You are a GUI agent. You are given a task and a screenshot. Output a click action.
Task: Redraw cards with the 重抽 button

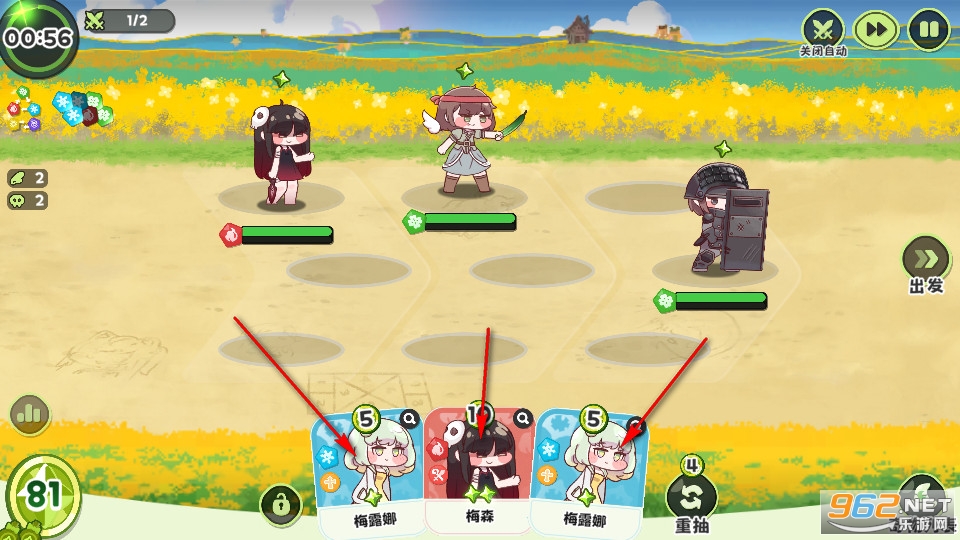point(692,497)
